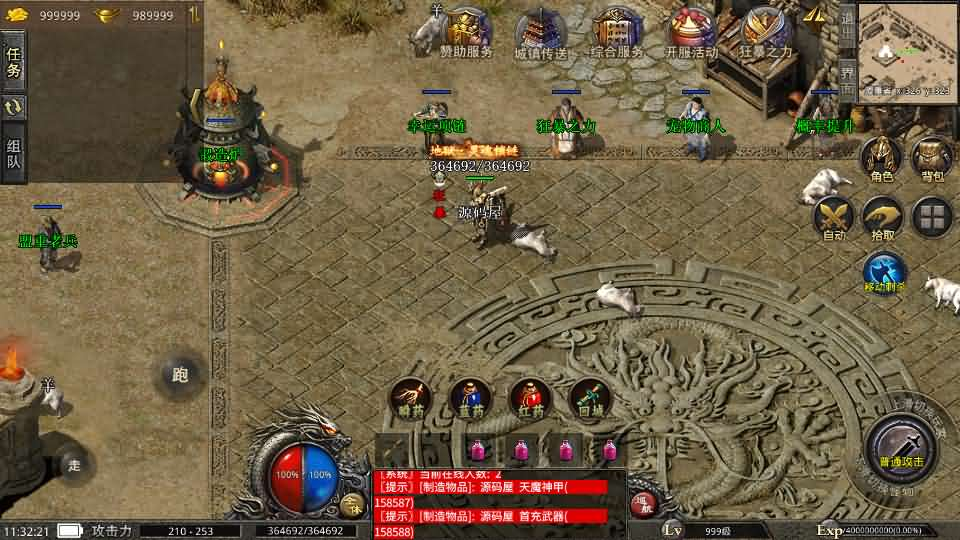
Task: Open the 背包 backpack inventory
Action: click(932, 160)
